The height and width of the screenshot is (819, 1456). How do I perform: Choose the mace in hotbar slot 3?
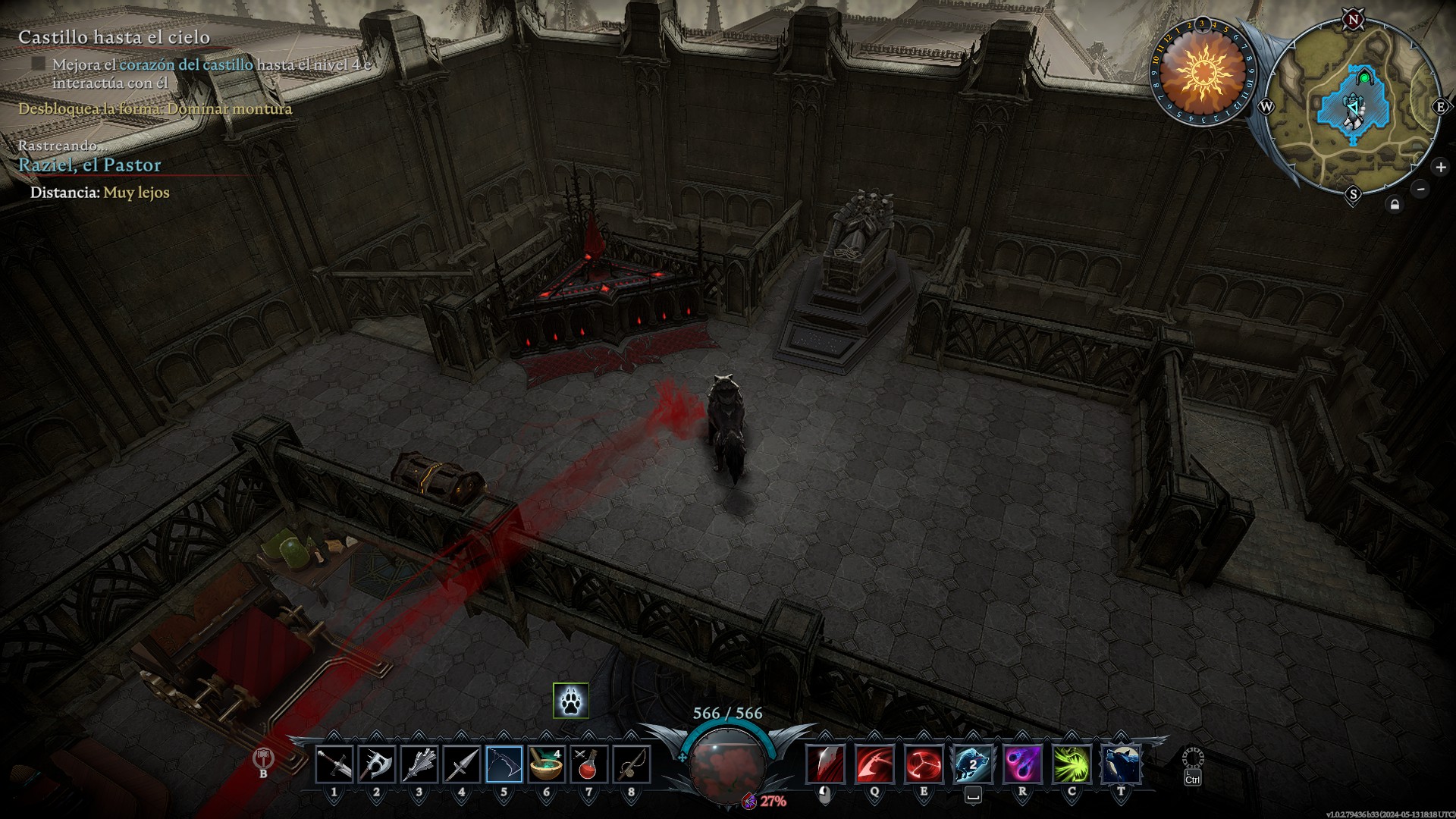tap(419, 764)
